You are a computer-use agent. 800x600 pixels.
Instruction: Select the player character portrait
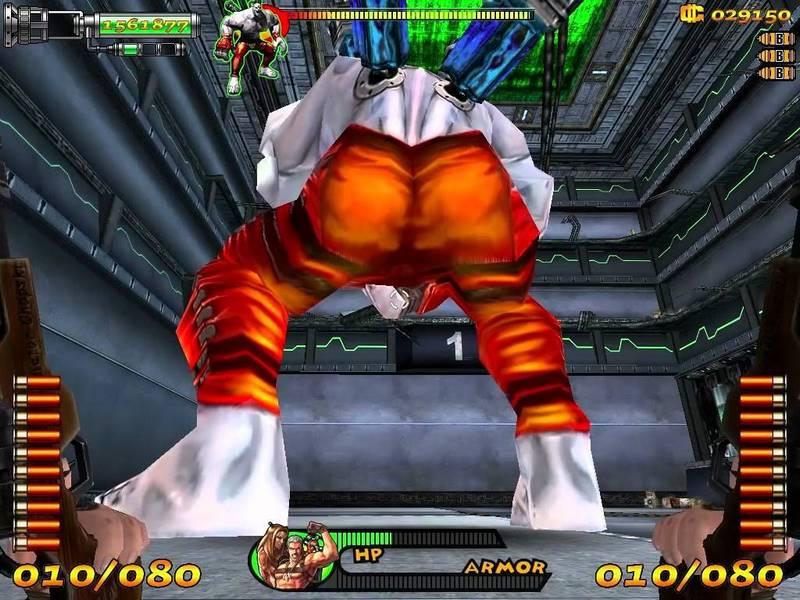click(294, 558)
